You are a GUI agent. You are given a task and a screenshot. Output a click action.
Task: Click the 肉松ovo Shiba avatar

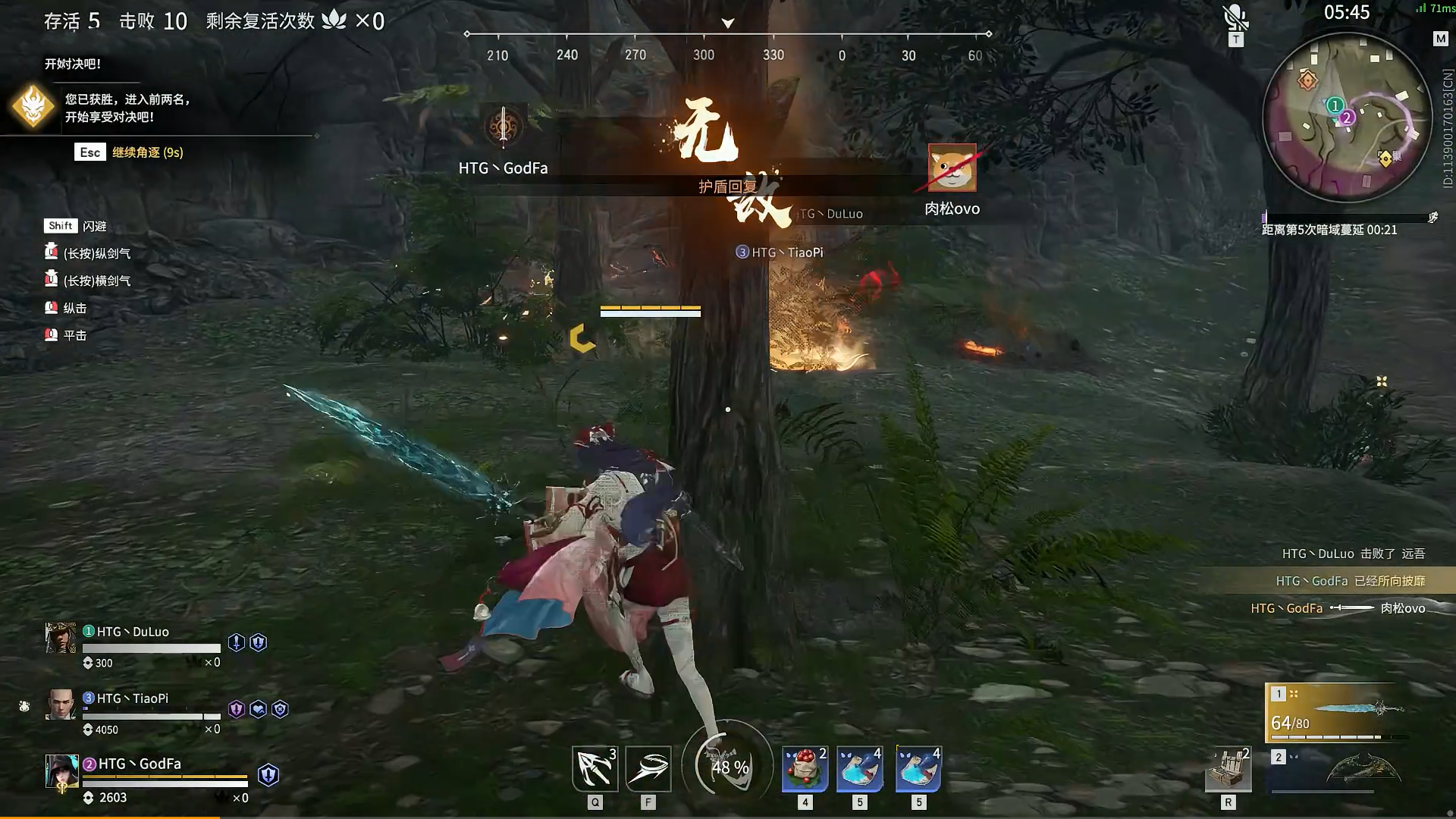click(x=952, y=168)
